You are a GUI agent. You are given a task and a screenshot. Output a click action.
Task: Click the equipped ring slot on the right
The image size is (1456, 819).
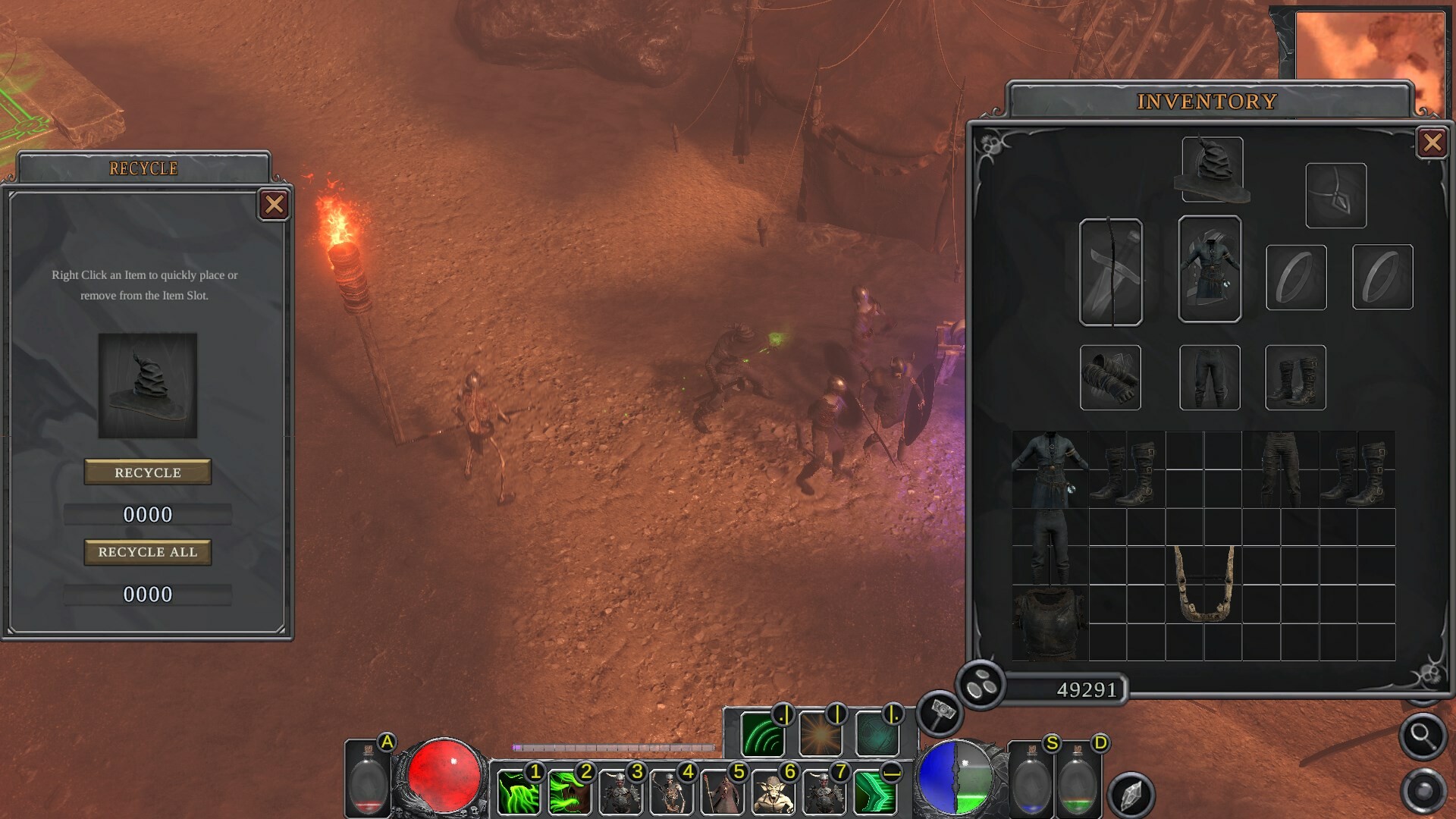[1297, 277]
